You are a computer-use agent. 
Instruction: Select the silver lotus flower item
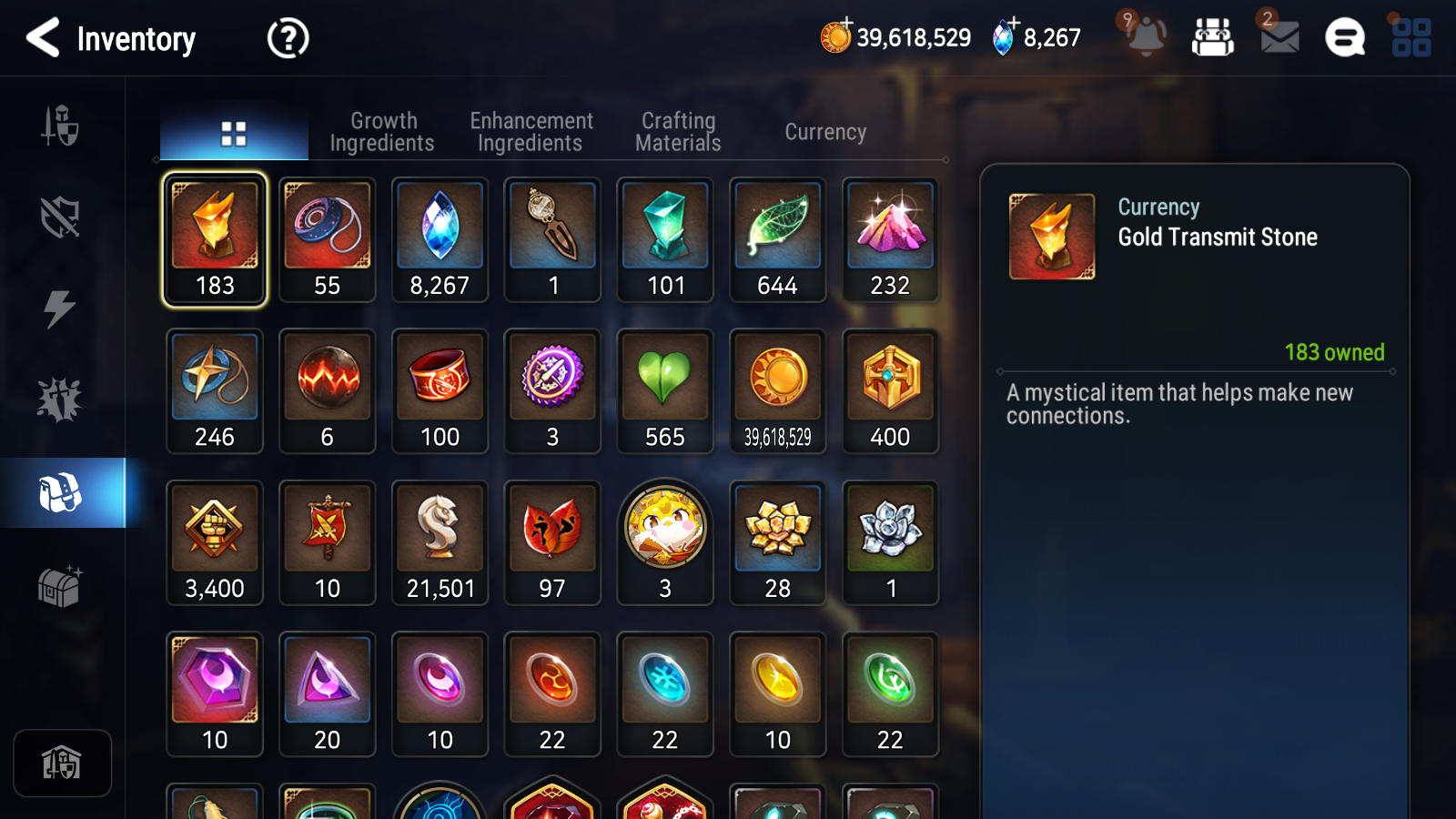point(891,542)
